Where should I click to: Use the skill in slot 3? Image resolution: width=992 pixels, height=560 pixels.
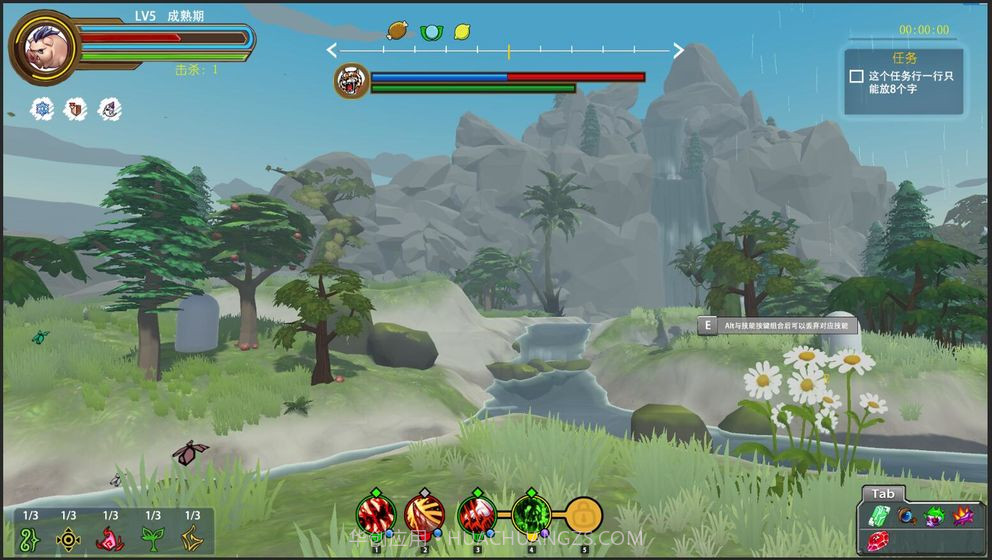pyautogui.click(x=477, y=517)
